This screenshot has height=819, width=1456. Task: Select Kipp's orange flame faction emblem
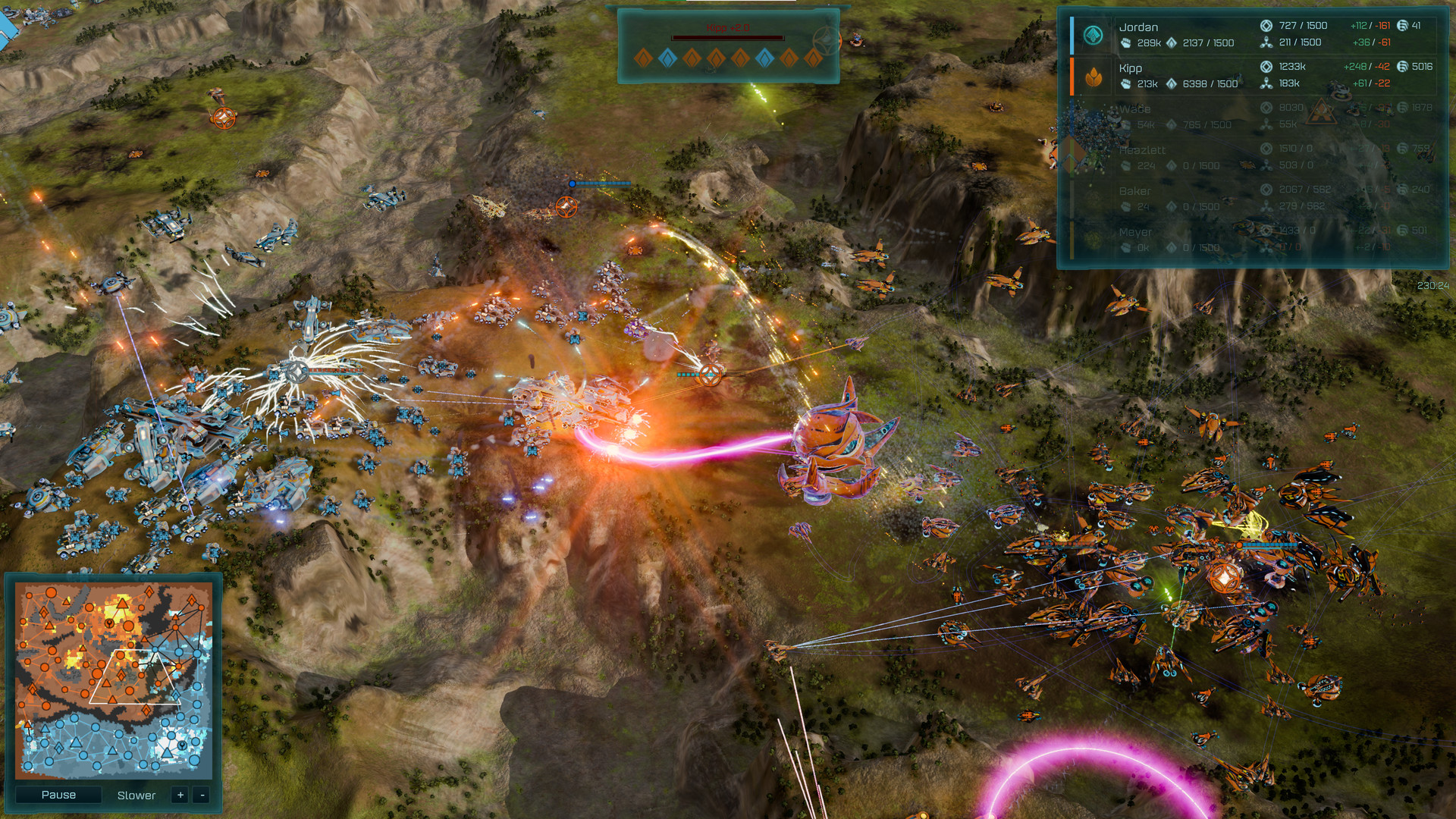(1093, 77)
